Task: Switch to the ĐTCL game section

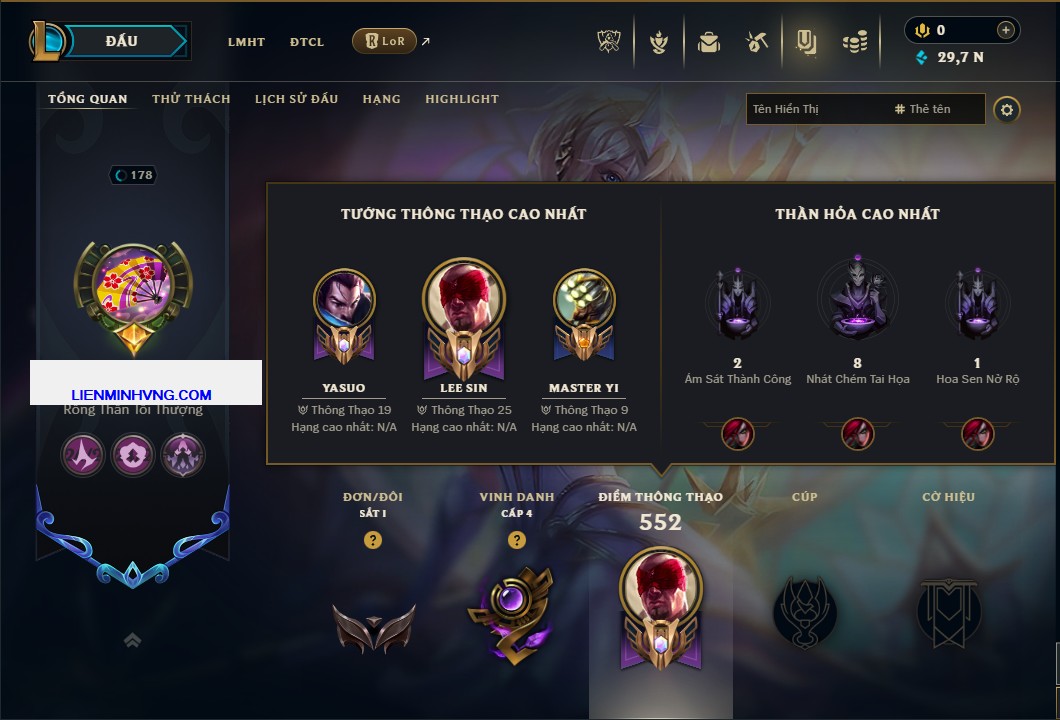Action: pyautogui.click(x=307, y=42)
